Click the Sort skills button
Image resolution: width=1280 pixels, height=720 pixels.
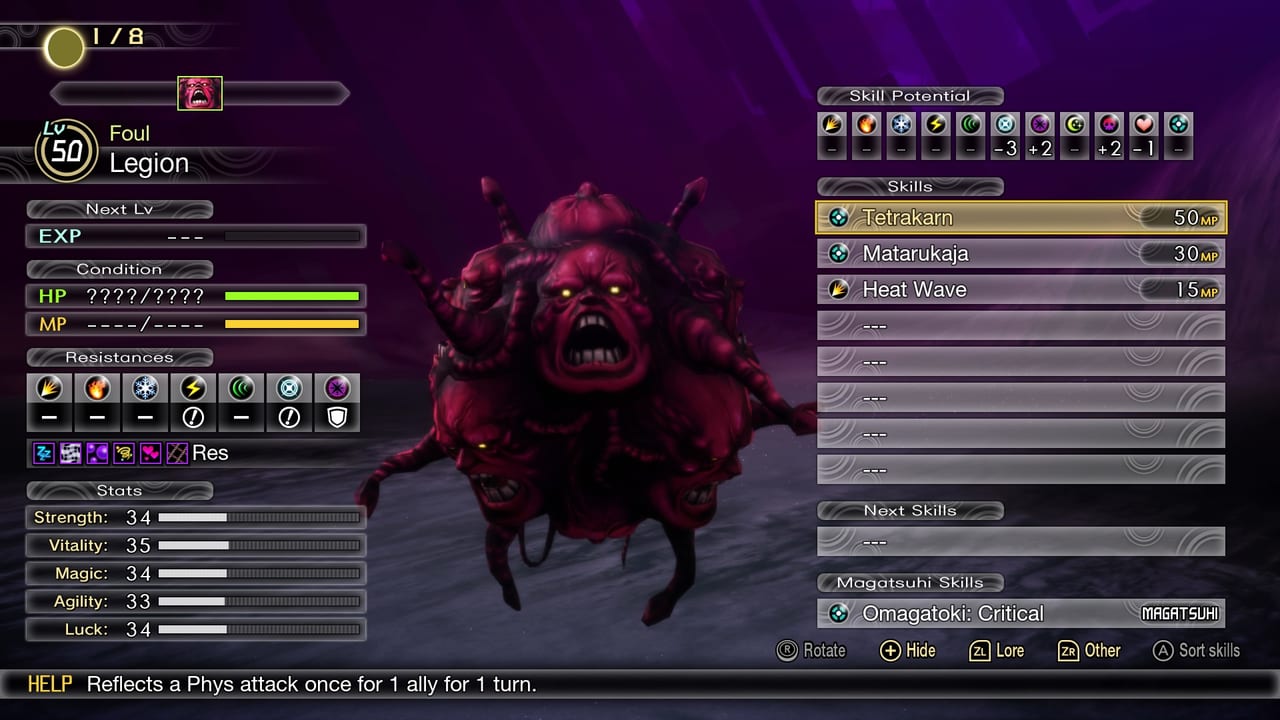coord(1196,651)
